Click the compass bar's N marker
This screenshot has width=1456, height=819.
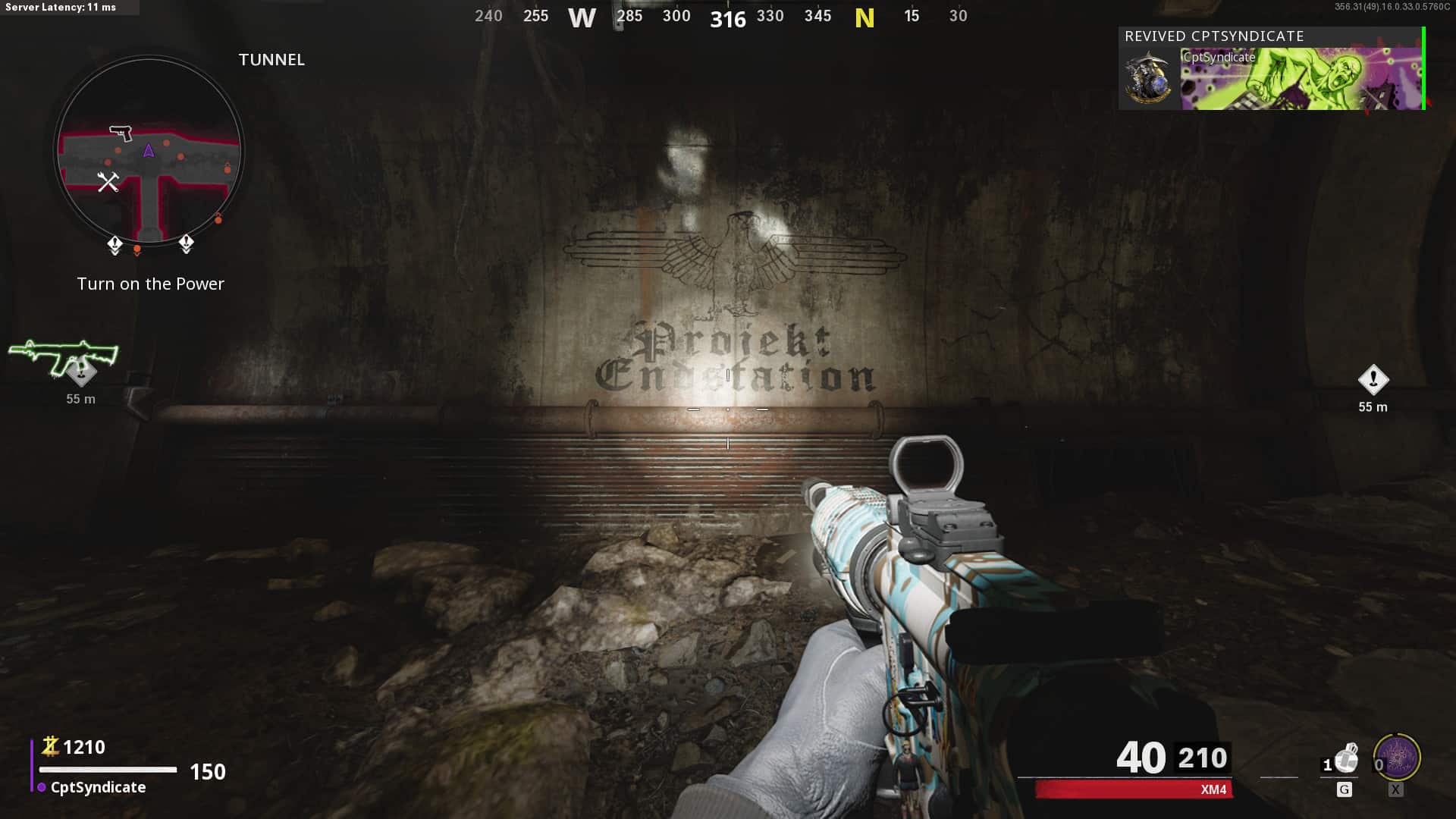point(864,17)
